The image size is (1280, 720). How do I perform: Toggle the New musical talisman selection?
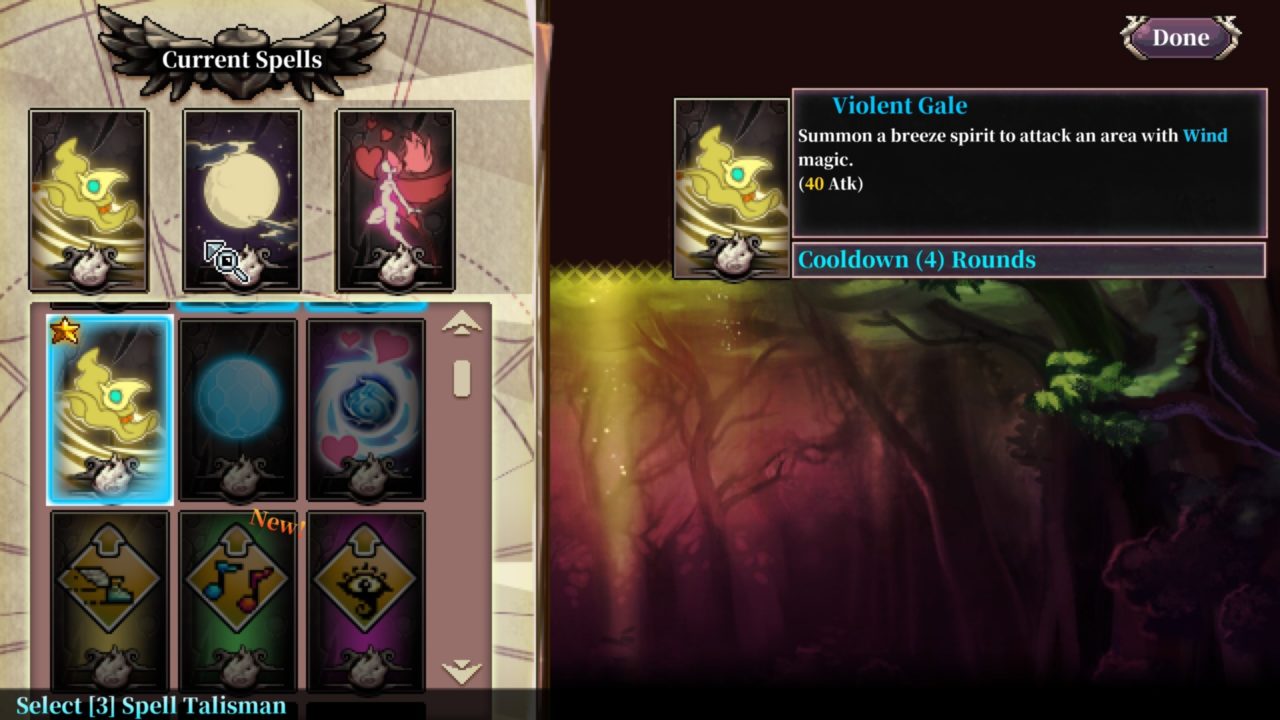[237, 600]
